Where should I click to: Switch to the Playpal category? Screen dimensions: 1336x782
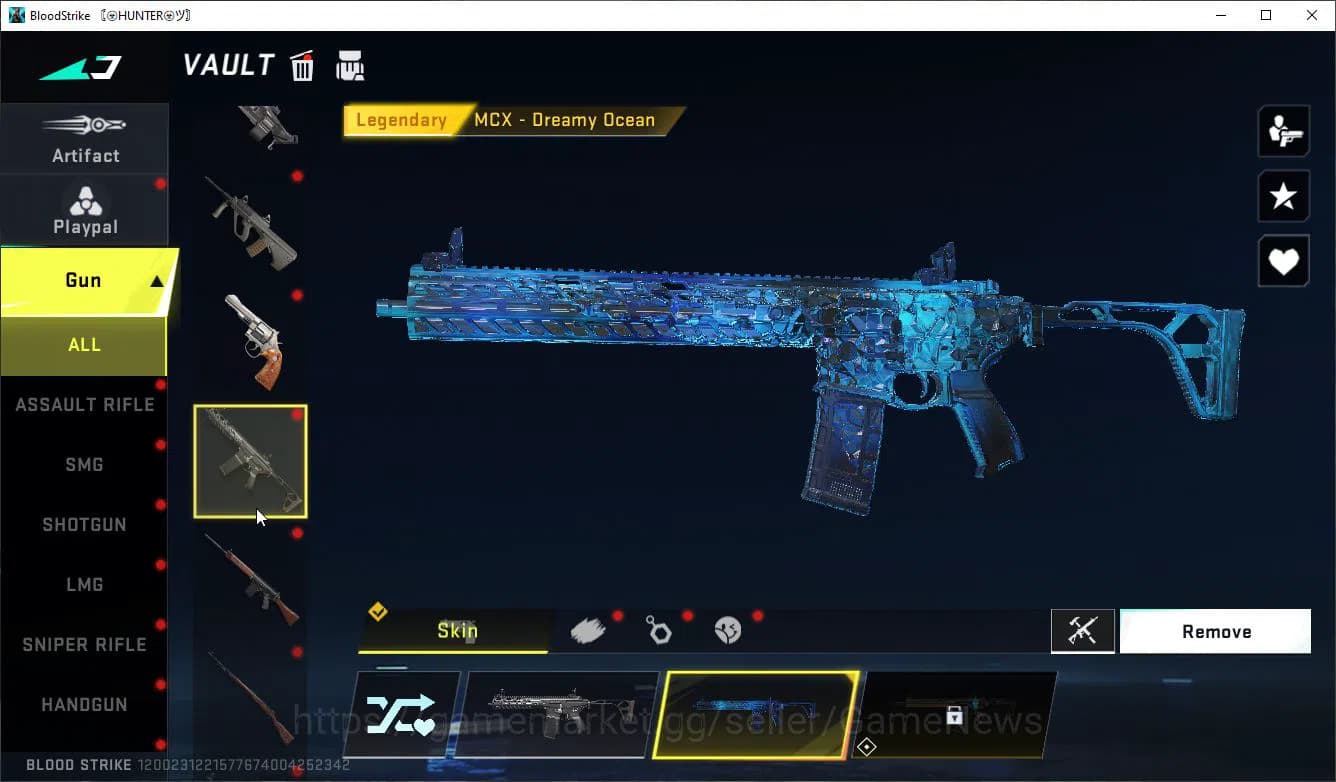point(85,211)
